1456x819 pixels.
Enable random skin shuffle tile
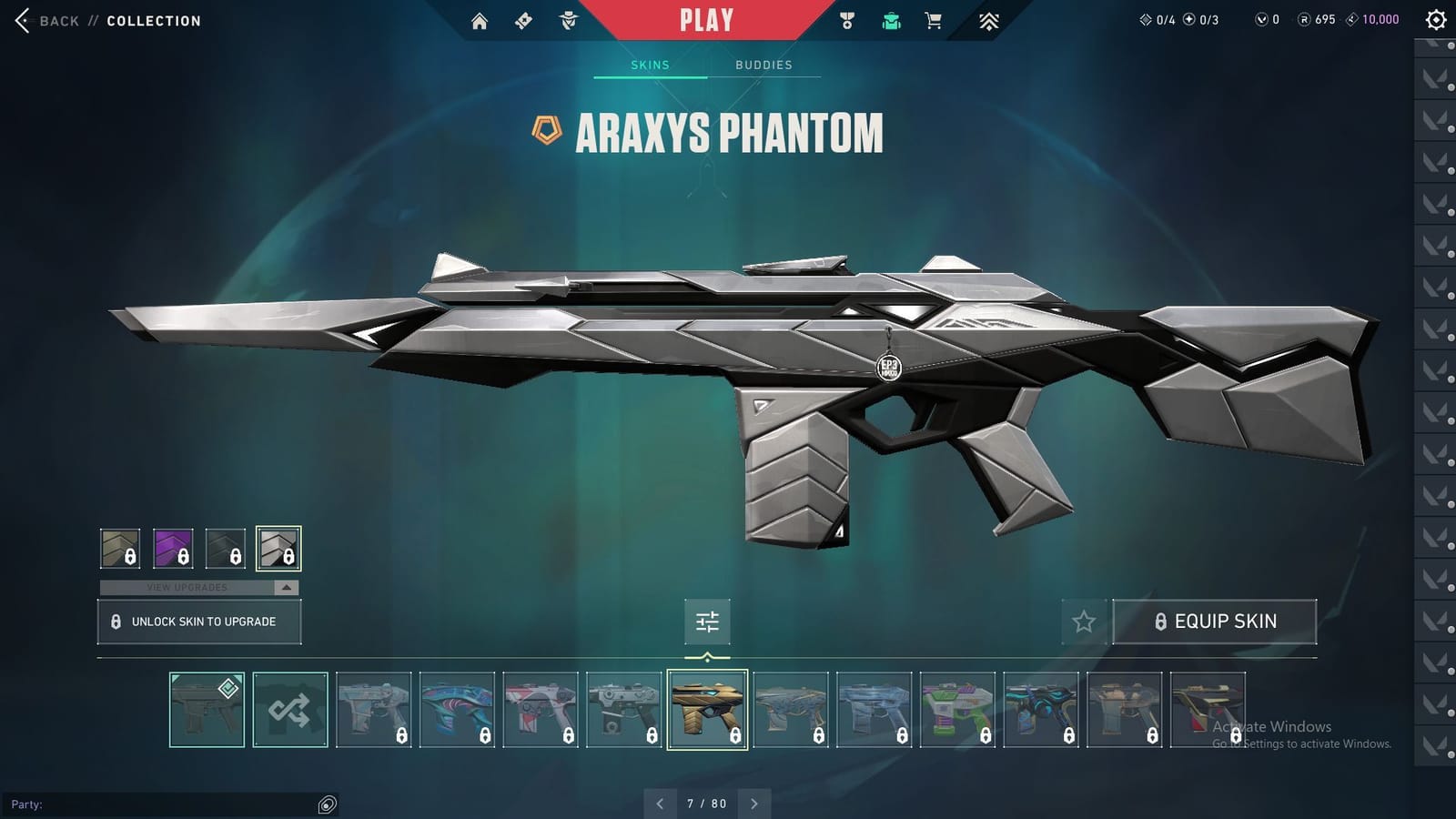pyautogui.click(x=289, y=710)
